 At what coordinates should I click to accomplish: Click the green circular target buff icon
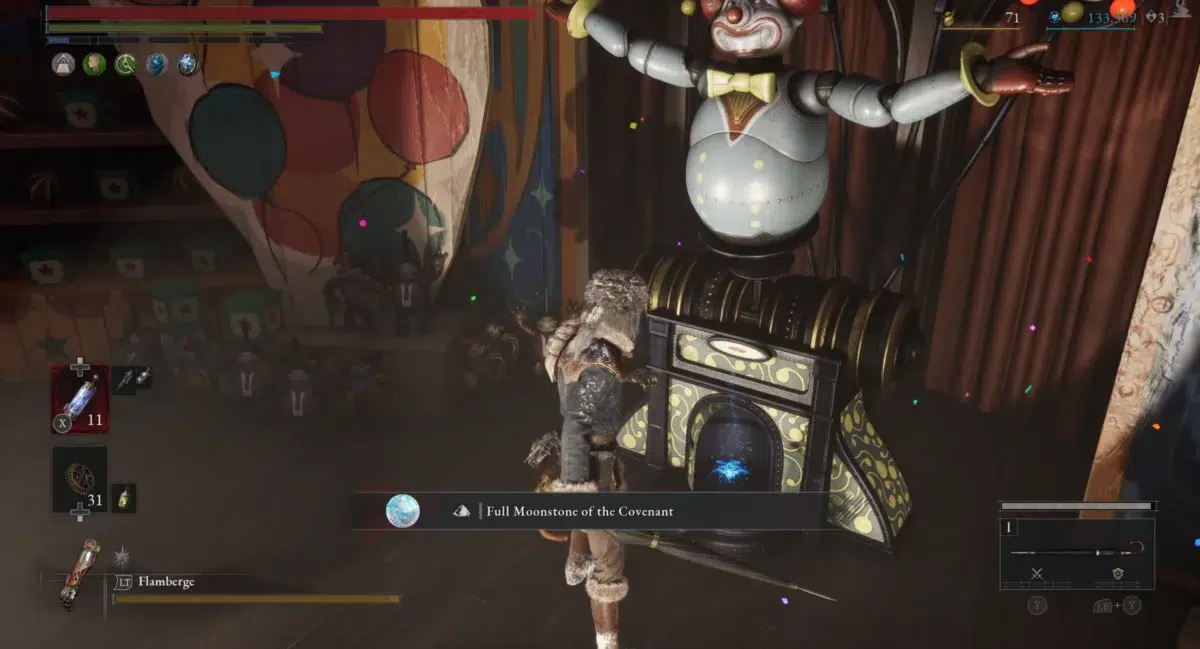coord(126,65)
